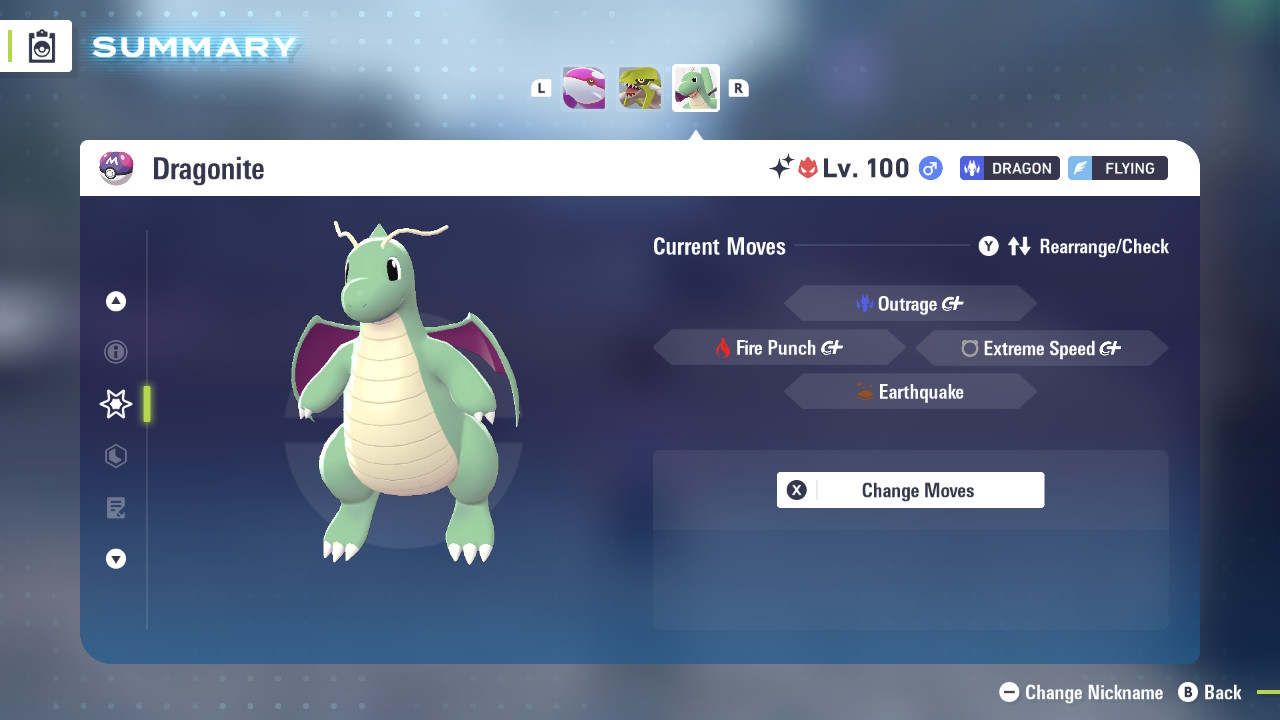The width and height of the screenshot is (1280, 720).
Task: Select the male gender symbol after Lv. 100
Action: click(929, 168)
